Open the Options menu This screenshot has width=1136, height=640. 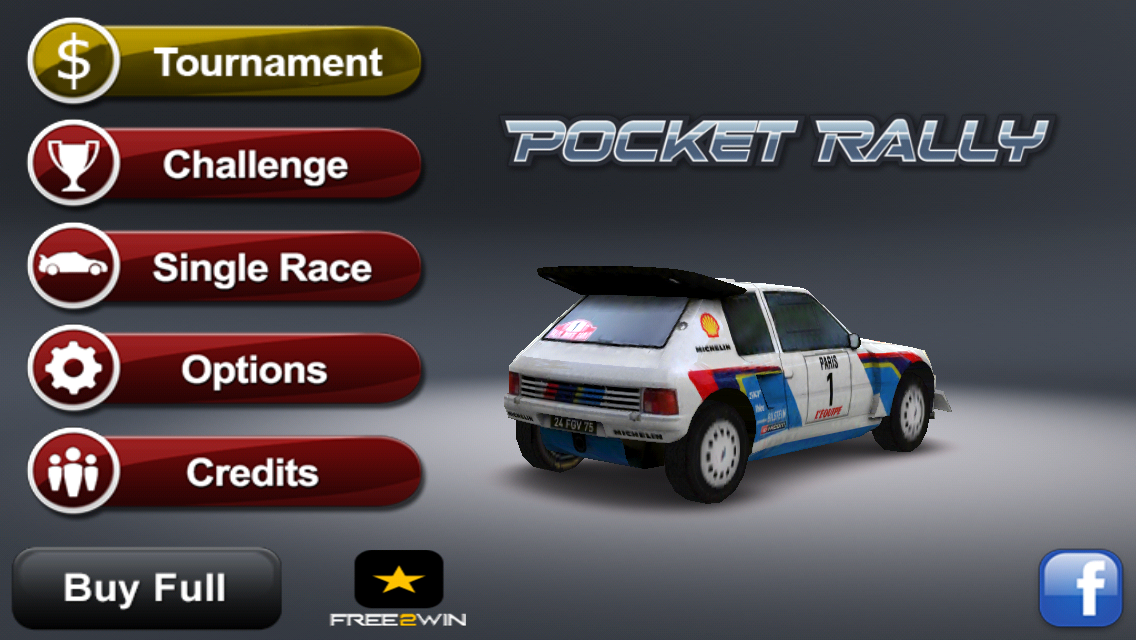pos(226,370)
